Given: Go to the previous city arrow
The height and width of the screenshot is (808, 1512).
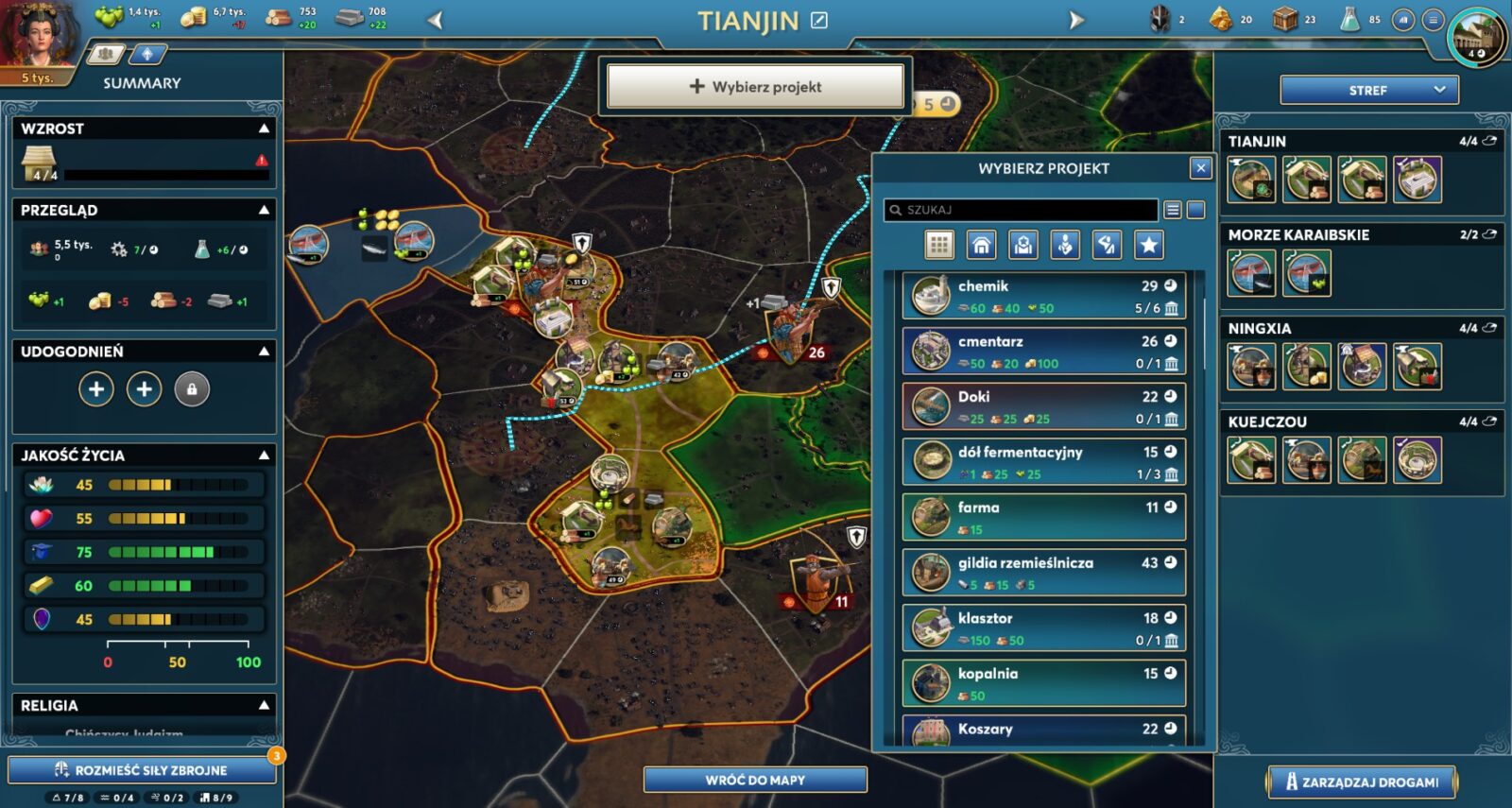Looking at the screenshot, I should (x=435, y=20).
